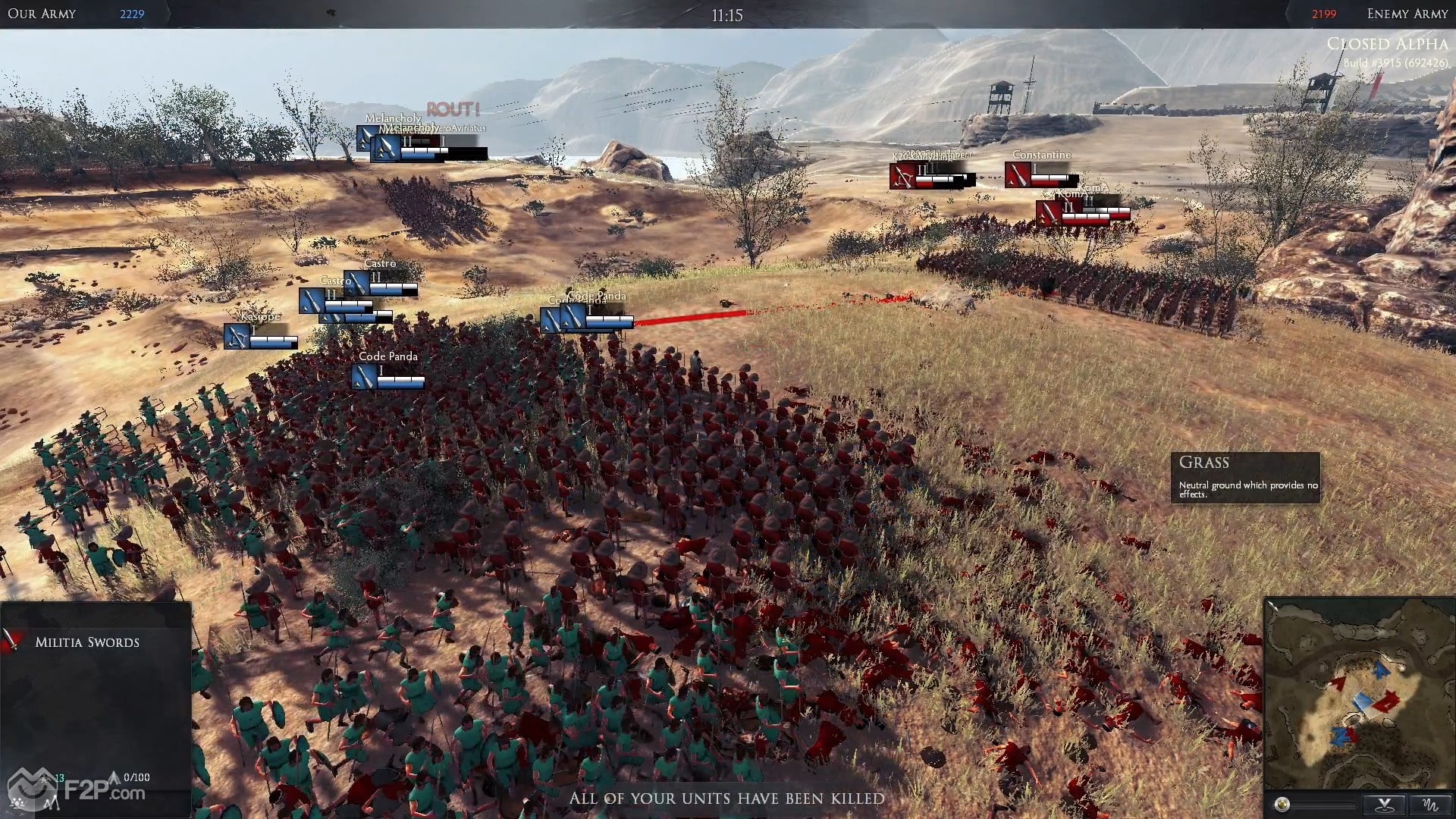Toggle the minimap squiggle draw button

(1431, 805)
